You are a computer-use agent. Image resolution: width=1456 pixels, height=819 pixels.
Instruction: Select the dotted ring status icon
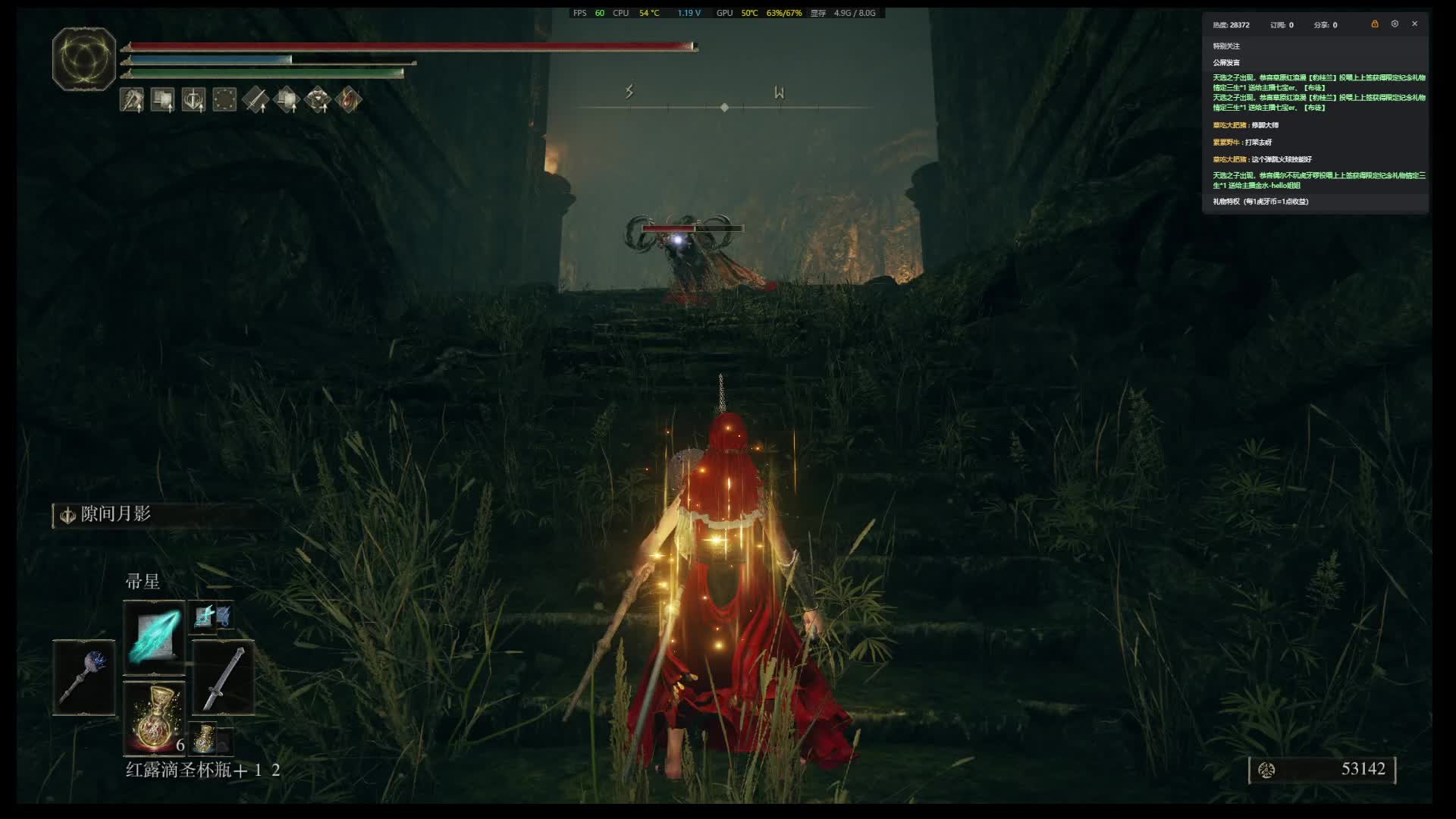point(224,99)
